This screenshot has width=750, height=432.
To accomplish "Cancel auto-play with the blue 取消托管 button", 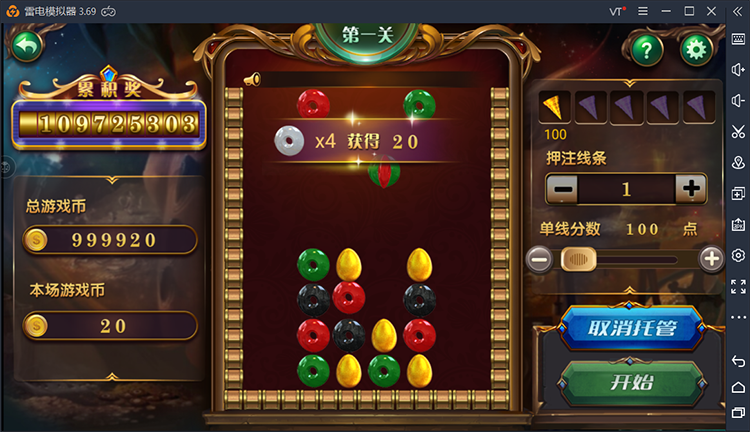I will 629,328.
